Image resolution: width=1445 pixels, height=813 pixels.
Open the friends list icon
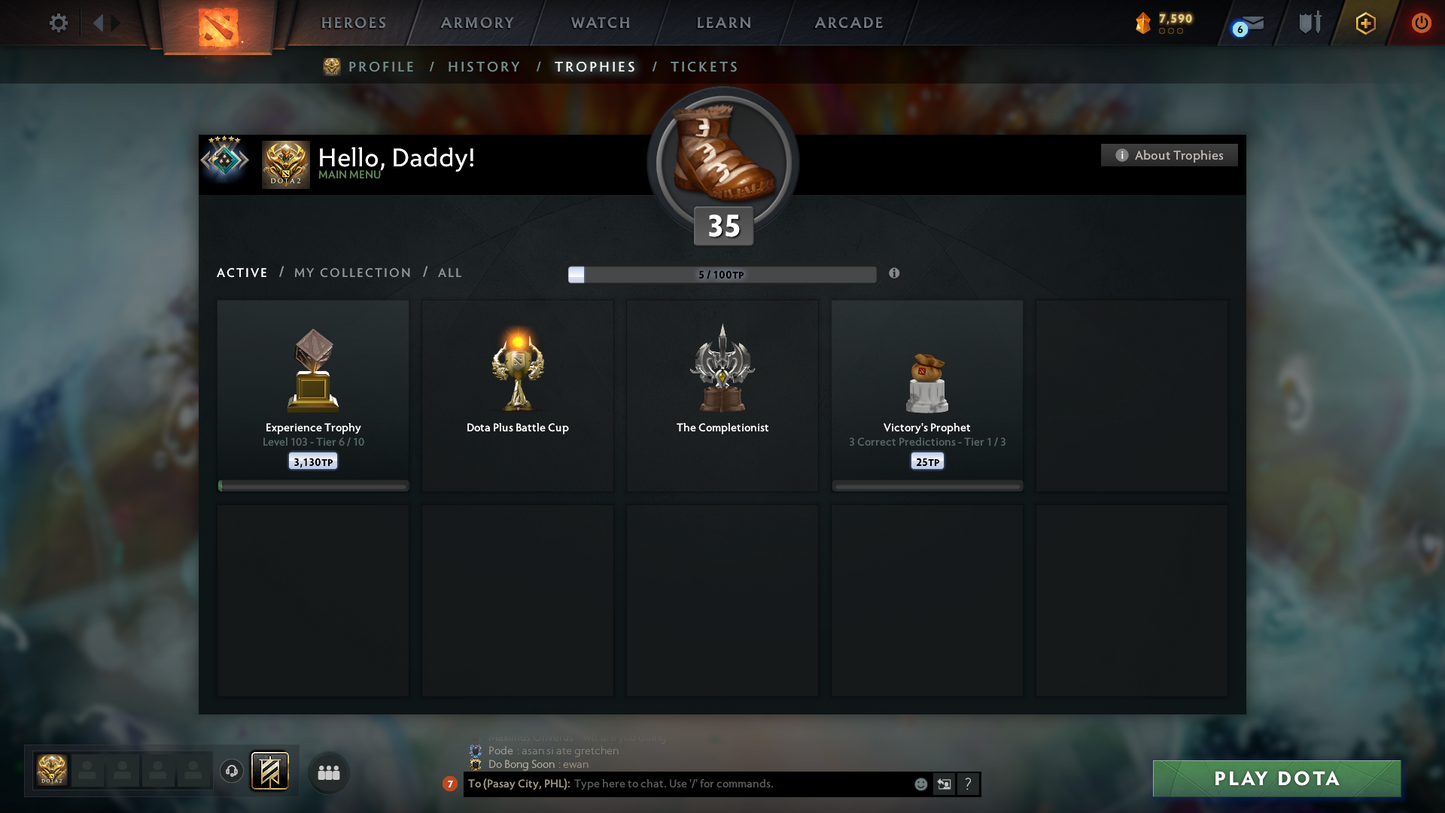coord(328,771)
